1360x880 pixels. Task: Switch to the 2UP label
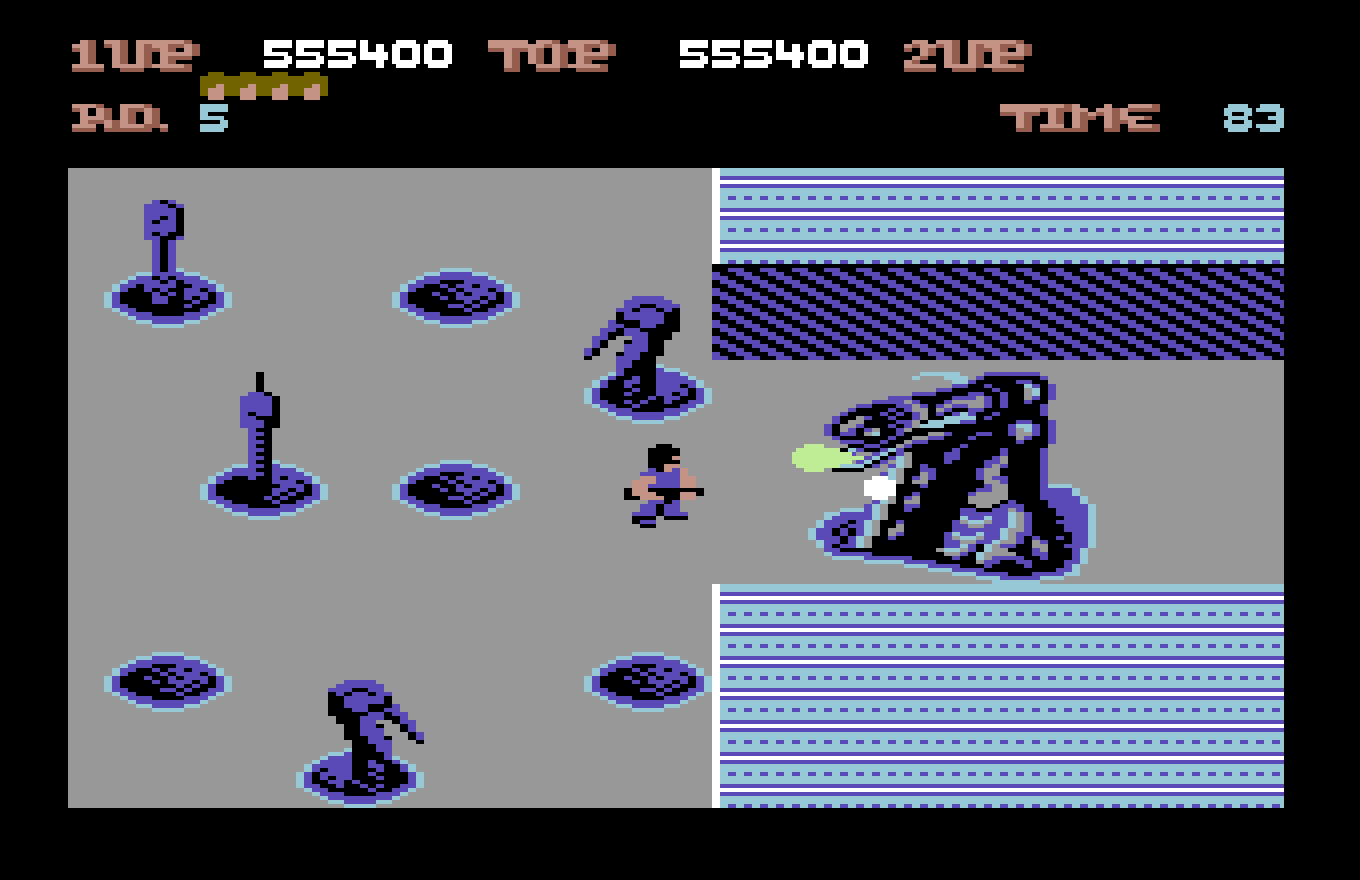click(x=965, y=55)
